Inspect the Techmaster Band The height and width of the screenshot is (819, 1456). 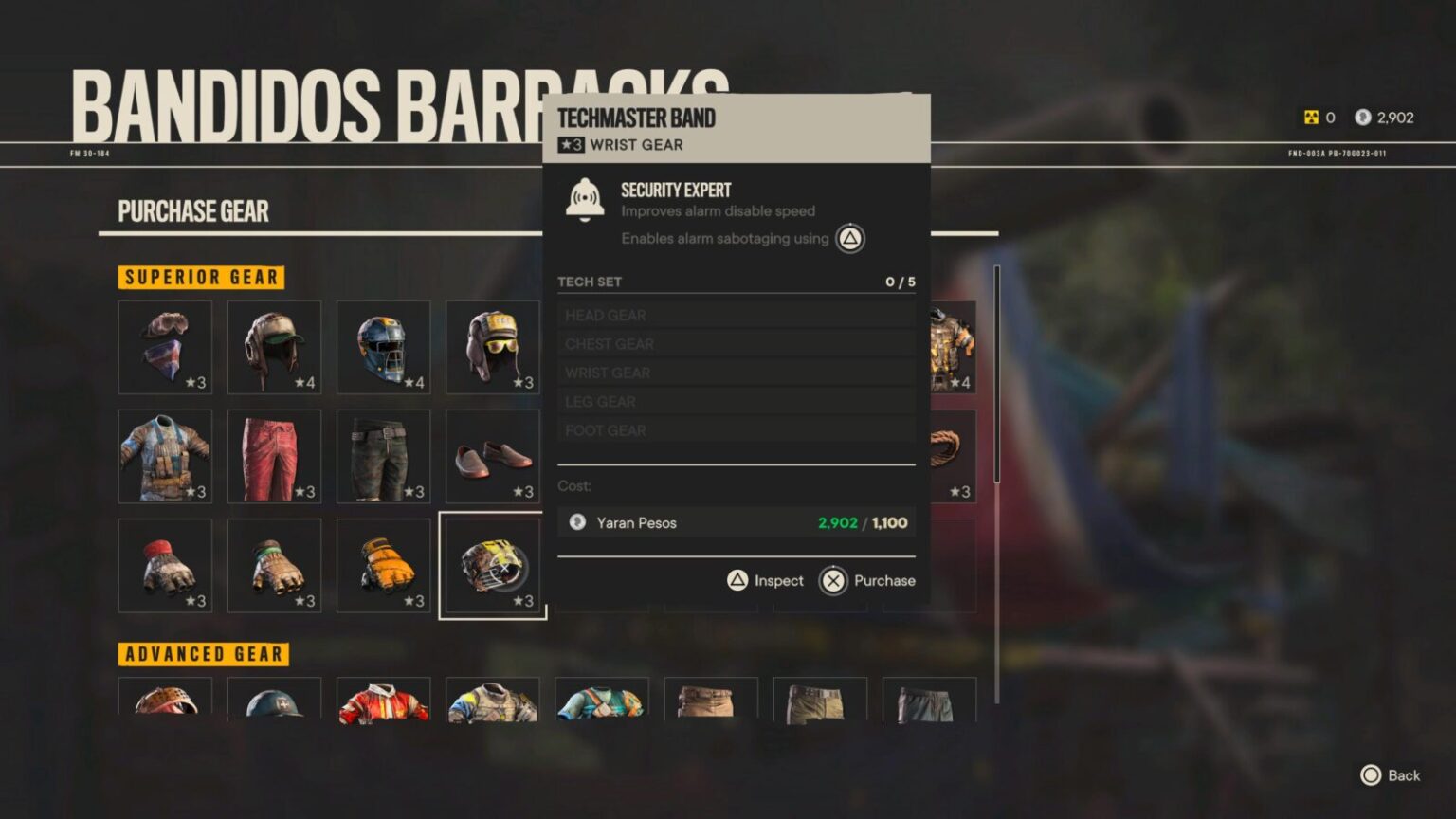[765, 580]
